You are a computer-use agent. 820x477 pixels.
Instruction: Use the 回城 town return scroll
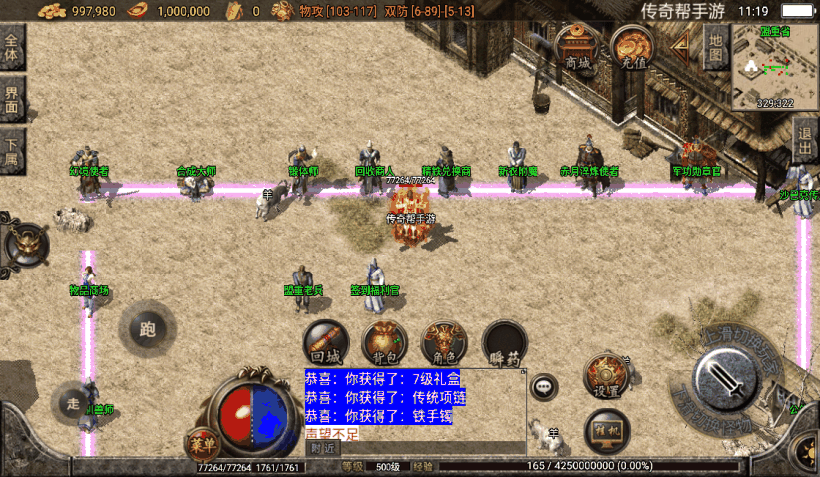tap(326, 342)
